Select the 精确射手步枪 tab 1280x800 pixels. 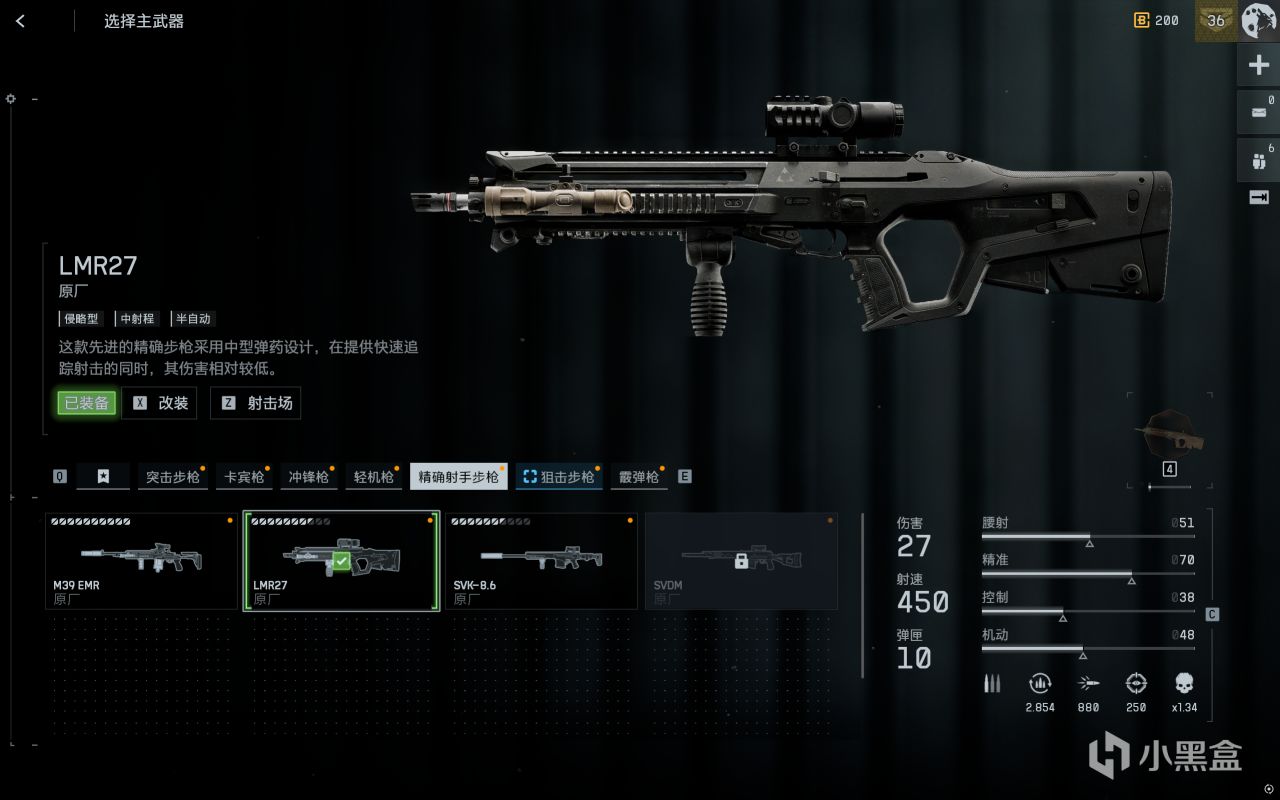tap(458, 477)
